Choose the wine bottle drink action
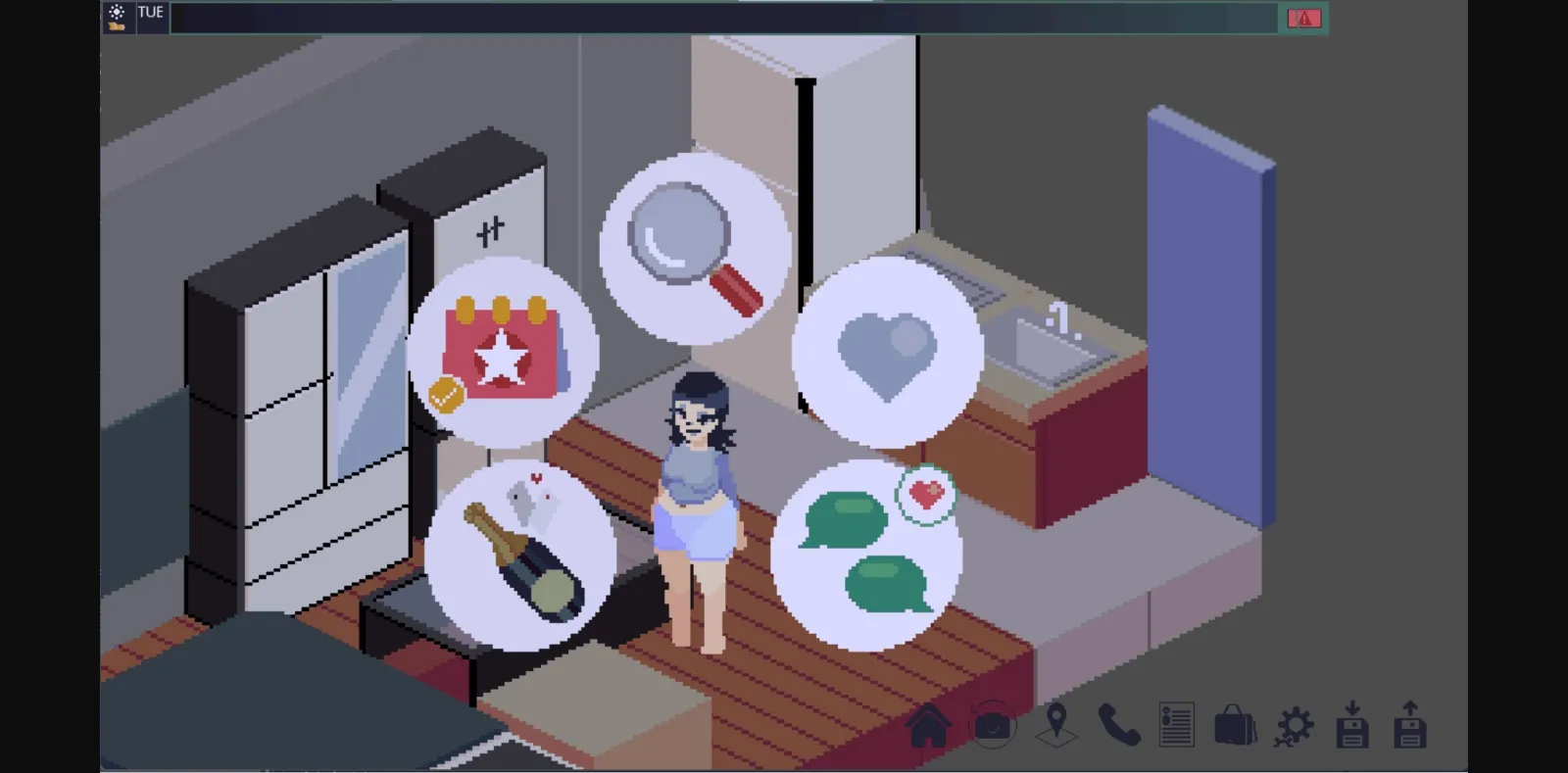The image size is (1568, 773). coord(517,554)
